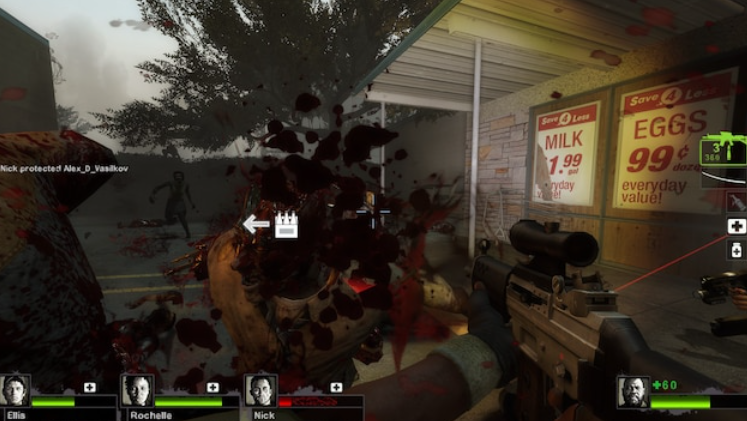This screenshot has width=747, height=421.
Task: Click Rochelle's teammate portrait
Action: [x=137, y=390]
